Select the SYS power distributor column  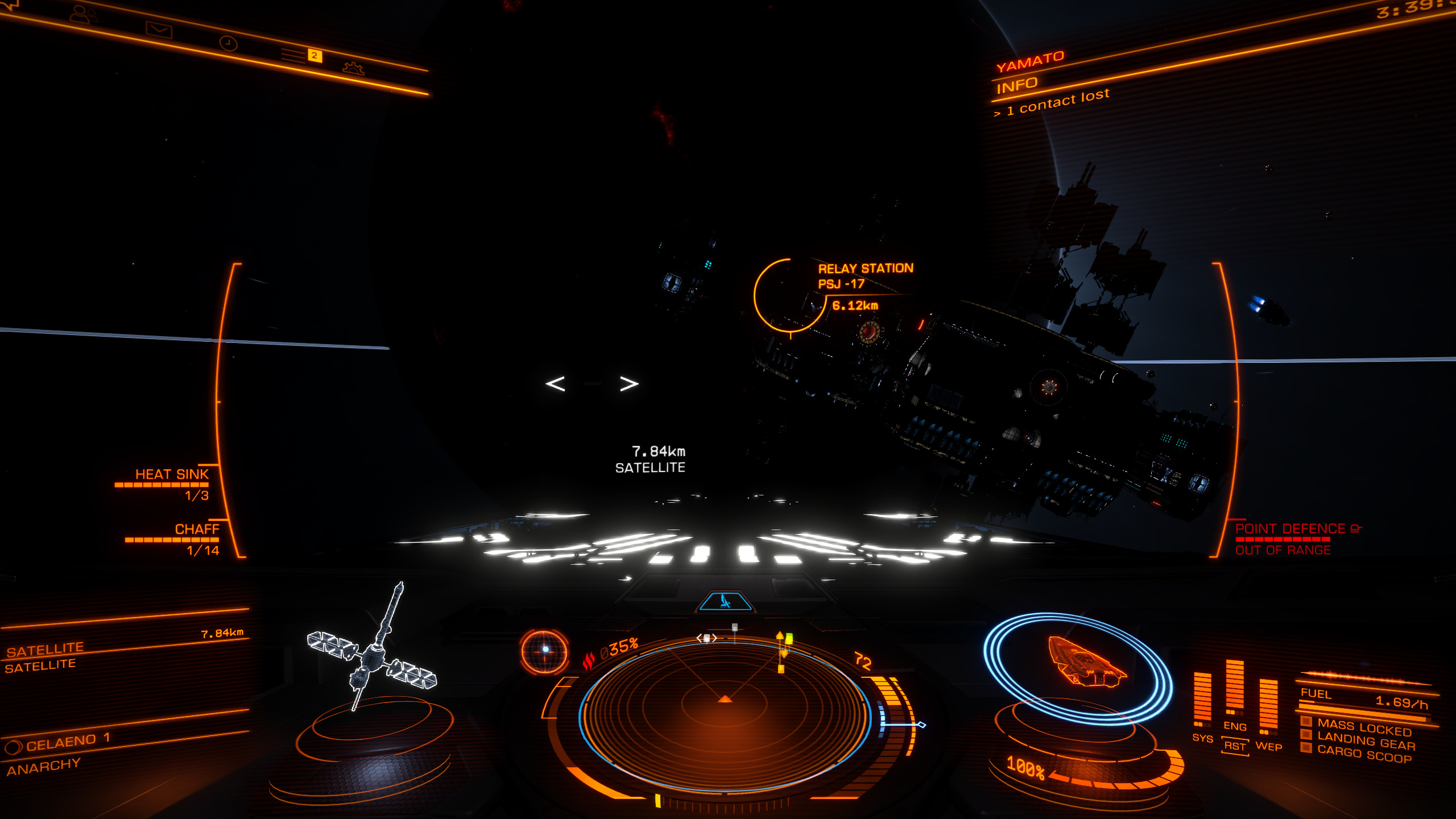(1202, 701)
